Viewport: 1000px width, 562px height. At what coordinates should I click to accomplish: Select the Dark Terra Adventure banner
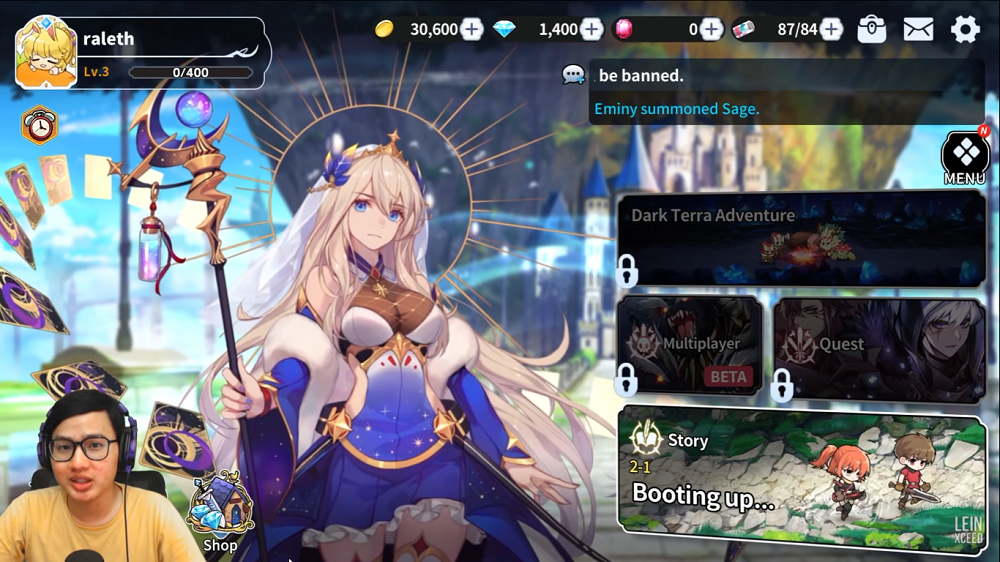(801, 240)
